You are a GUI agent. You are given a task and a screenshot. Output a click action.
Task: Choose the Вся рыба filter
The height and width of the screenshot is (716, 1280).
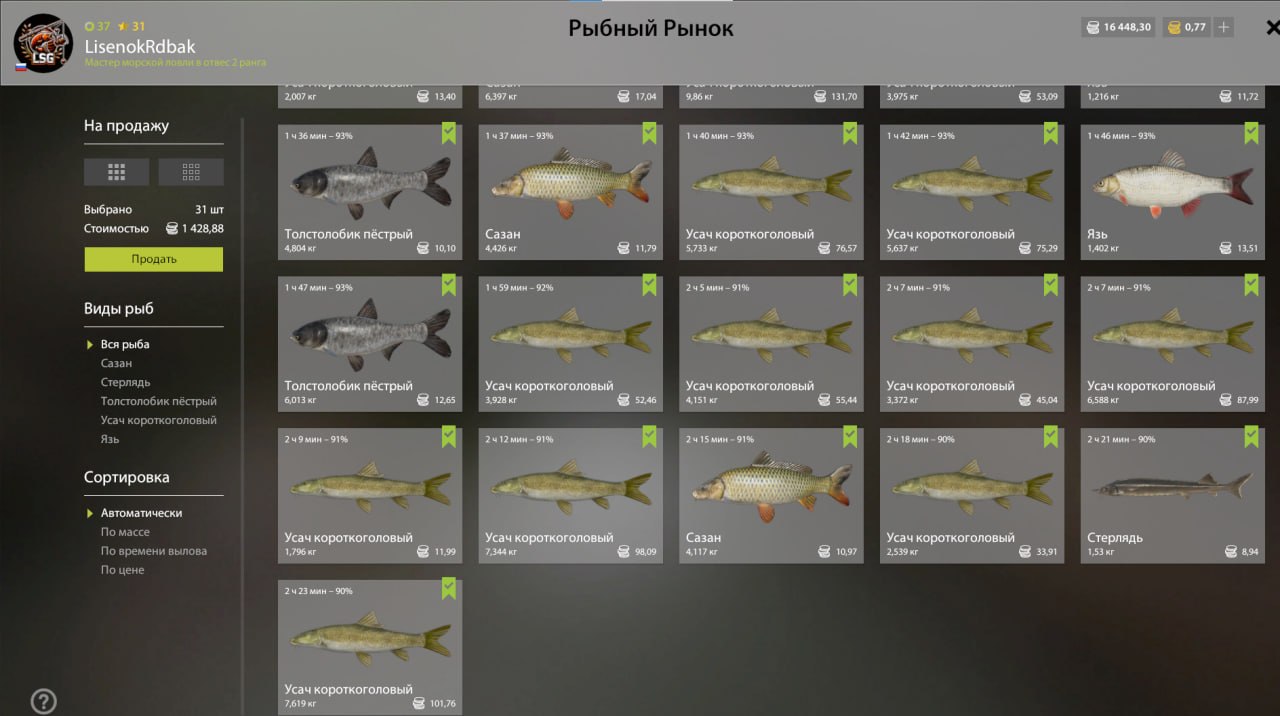[125, 344]
